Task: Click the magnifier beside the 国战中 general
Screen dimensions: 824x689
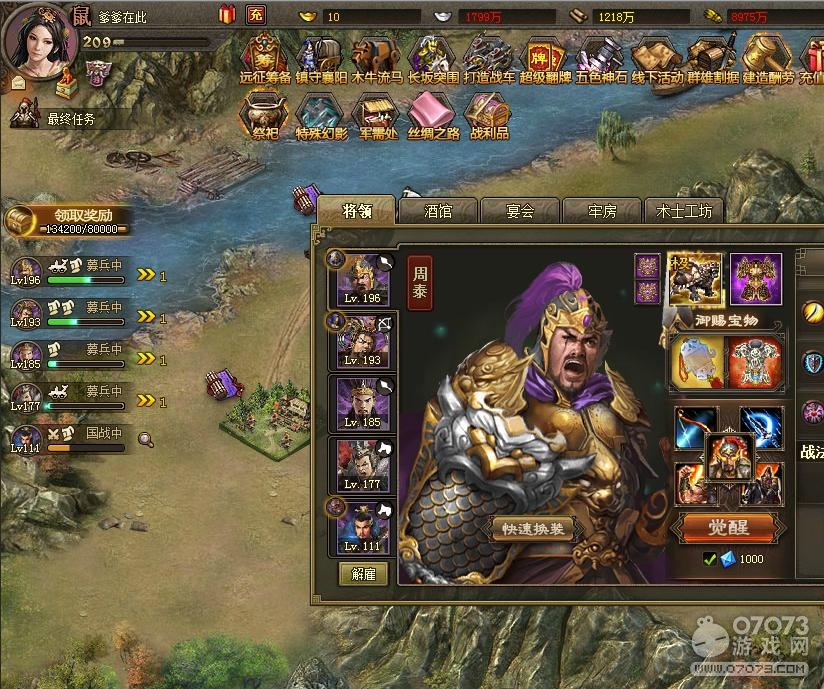Action: click(146, 437)
